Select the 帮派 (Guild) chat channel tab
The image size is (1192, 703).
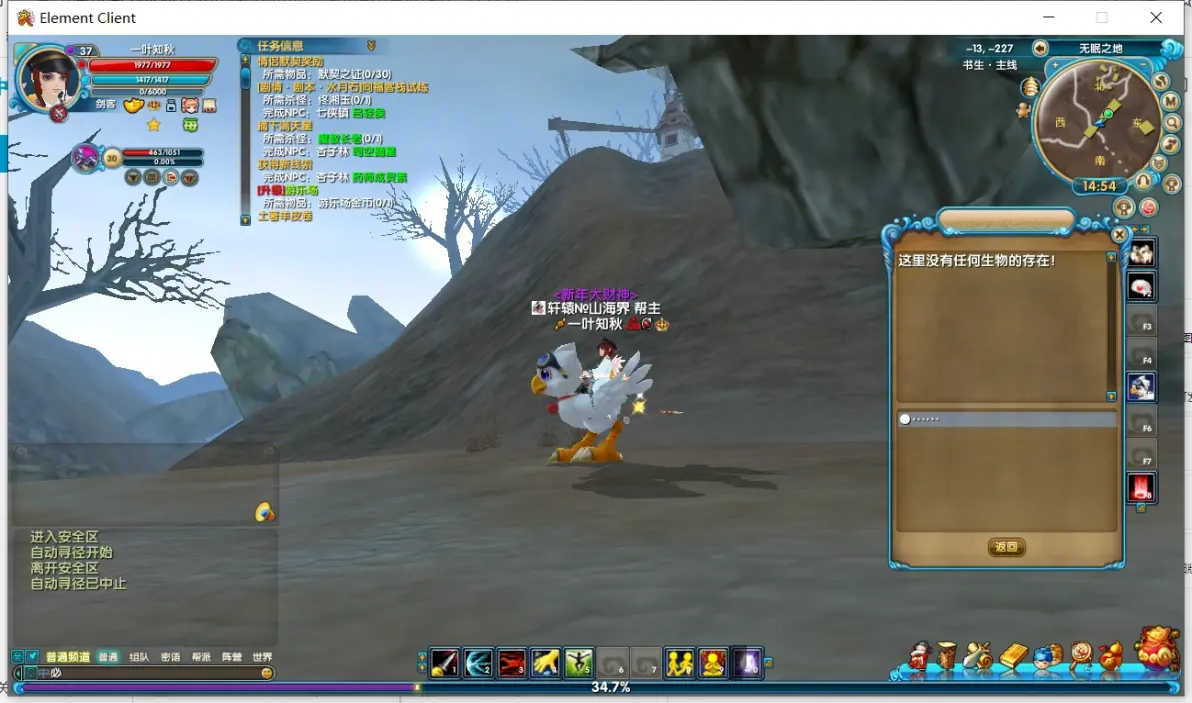tap(201, 657)
